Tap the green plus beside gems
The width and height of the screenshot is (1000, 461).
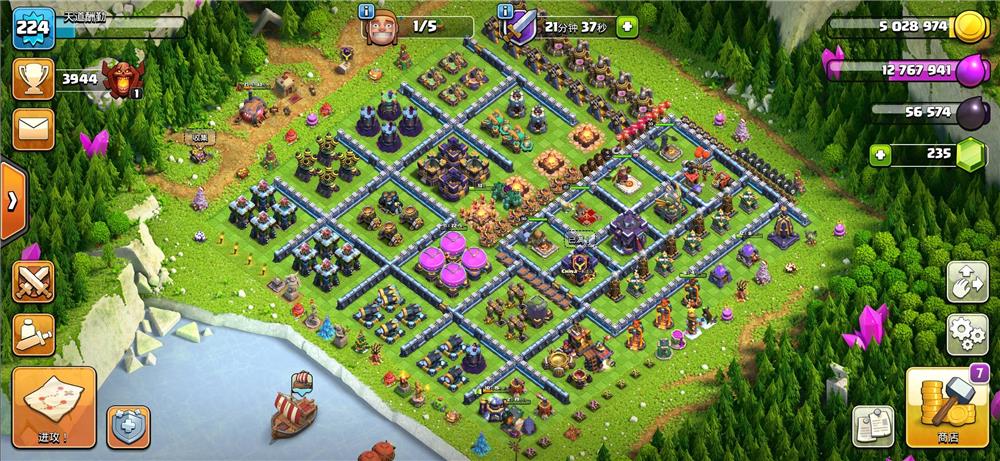point(881,155)
